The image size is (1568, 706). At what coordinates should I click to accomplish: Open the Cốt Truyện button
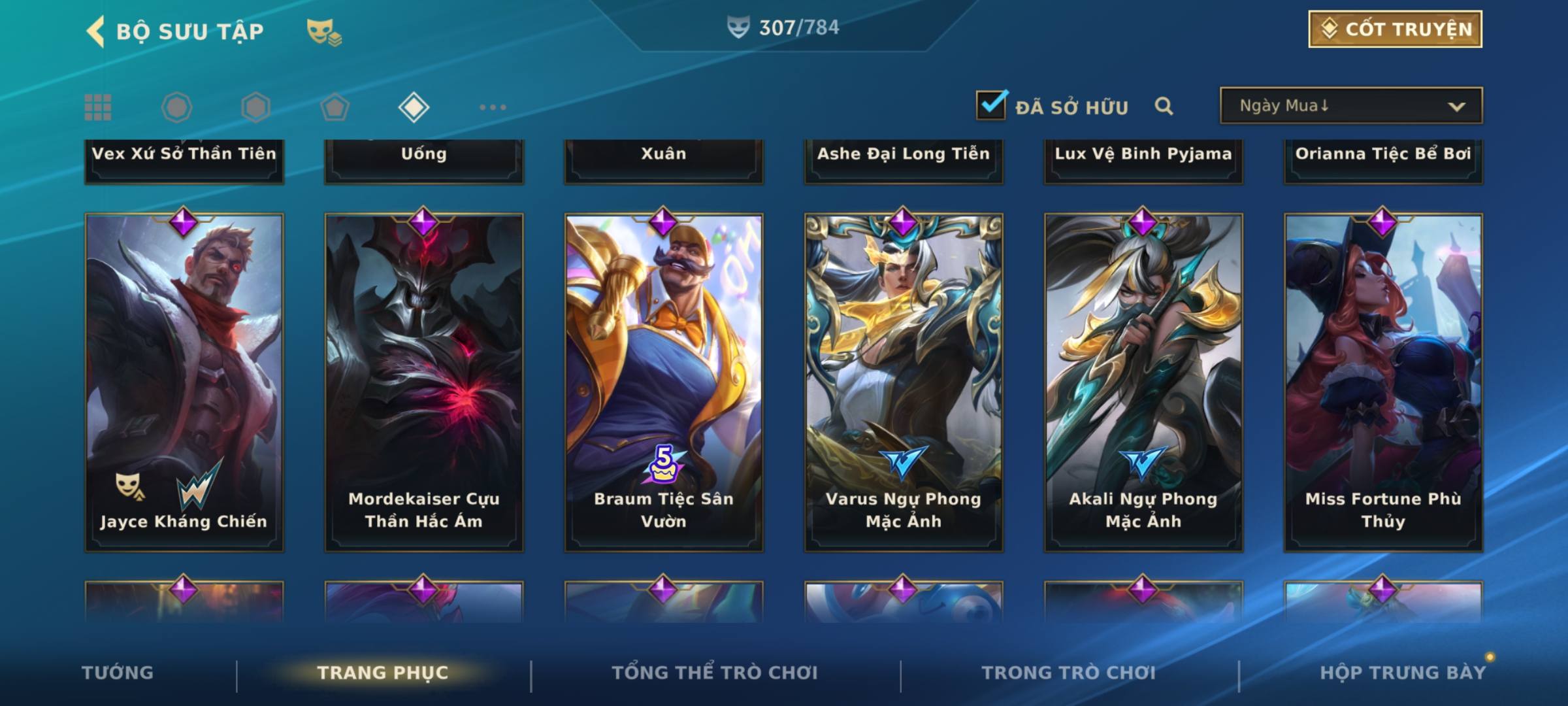pos(1395,29)
